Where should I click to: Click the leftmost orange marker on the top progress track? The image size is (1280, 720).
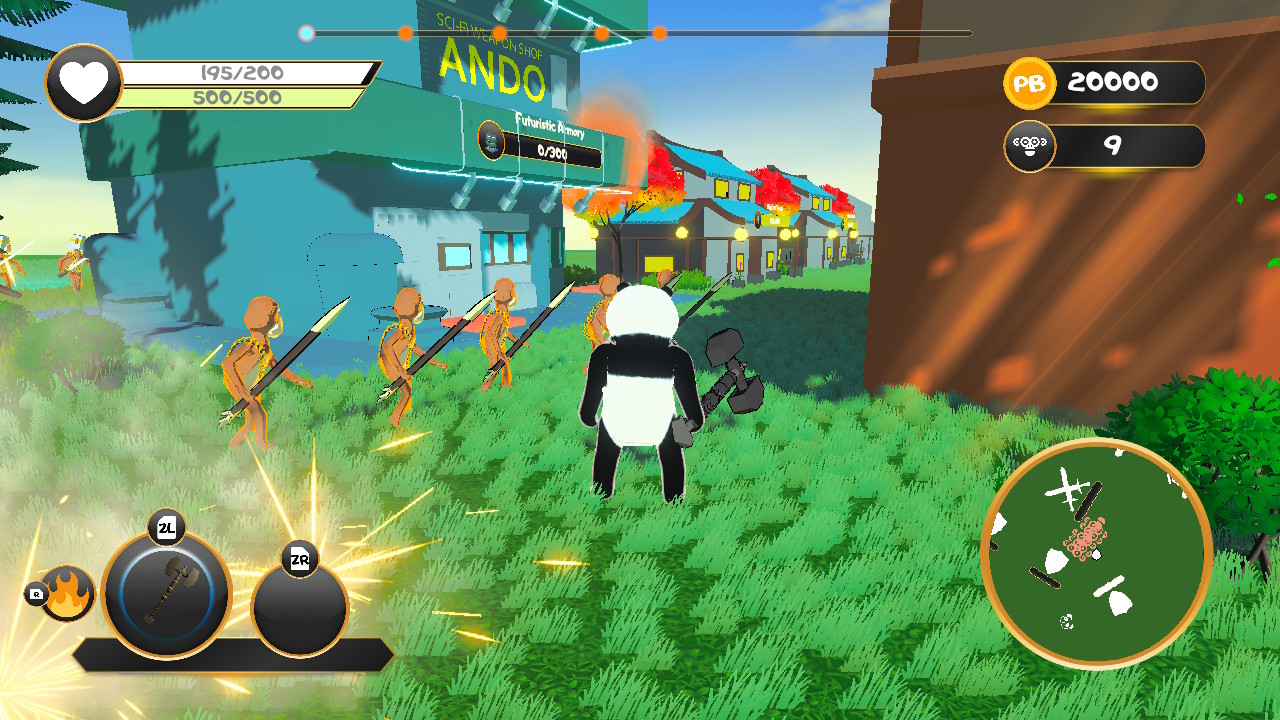coord(405,33)
